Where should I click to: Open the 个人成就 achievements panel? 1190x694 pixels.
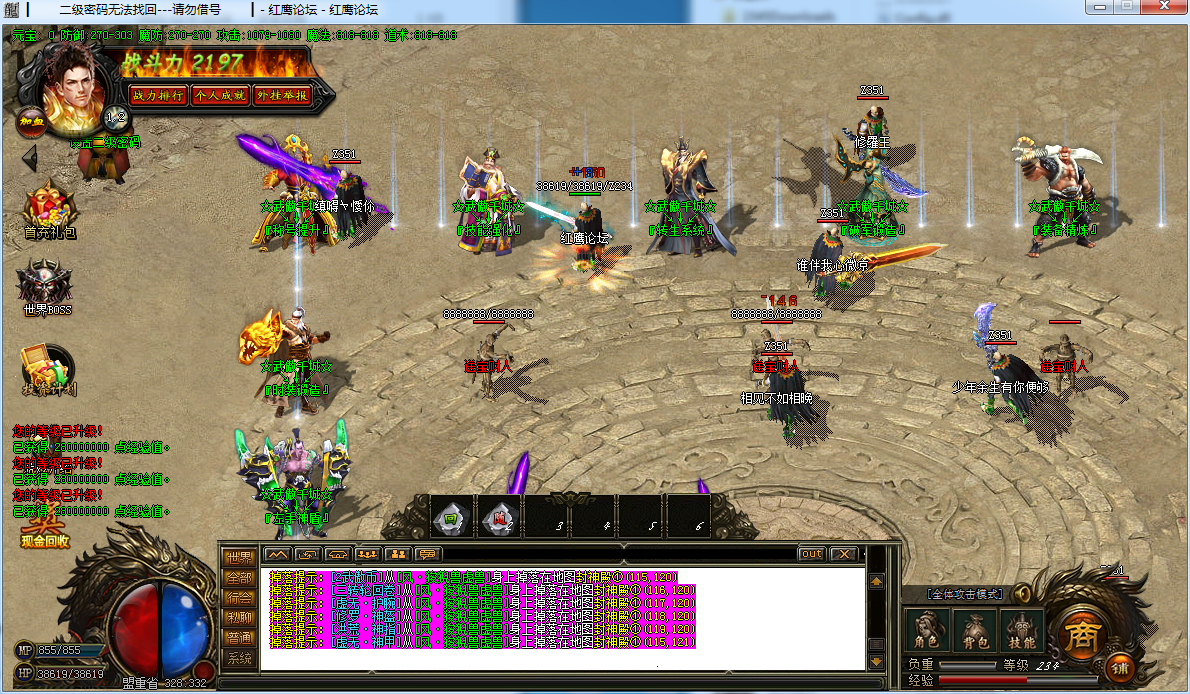tap(219, 95)
